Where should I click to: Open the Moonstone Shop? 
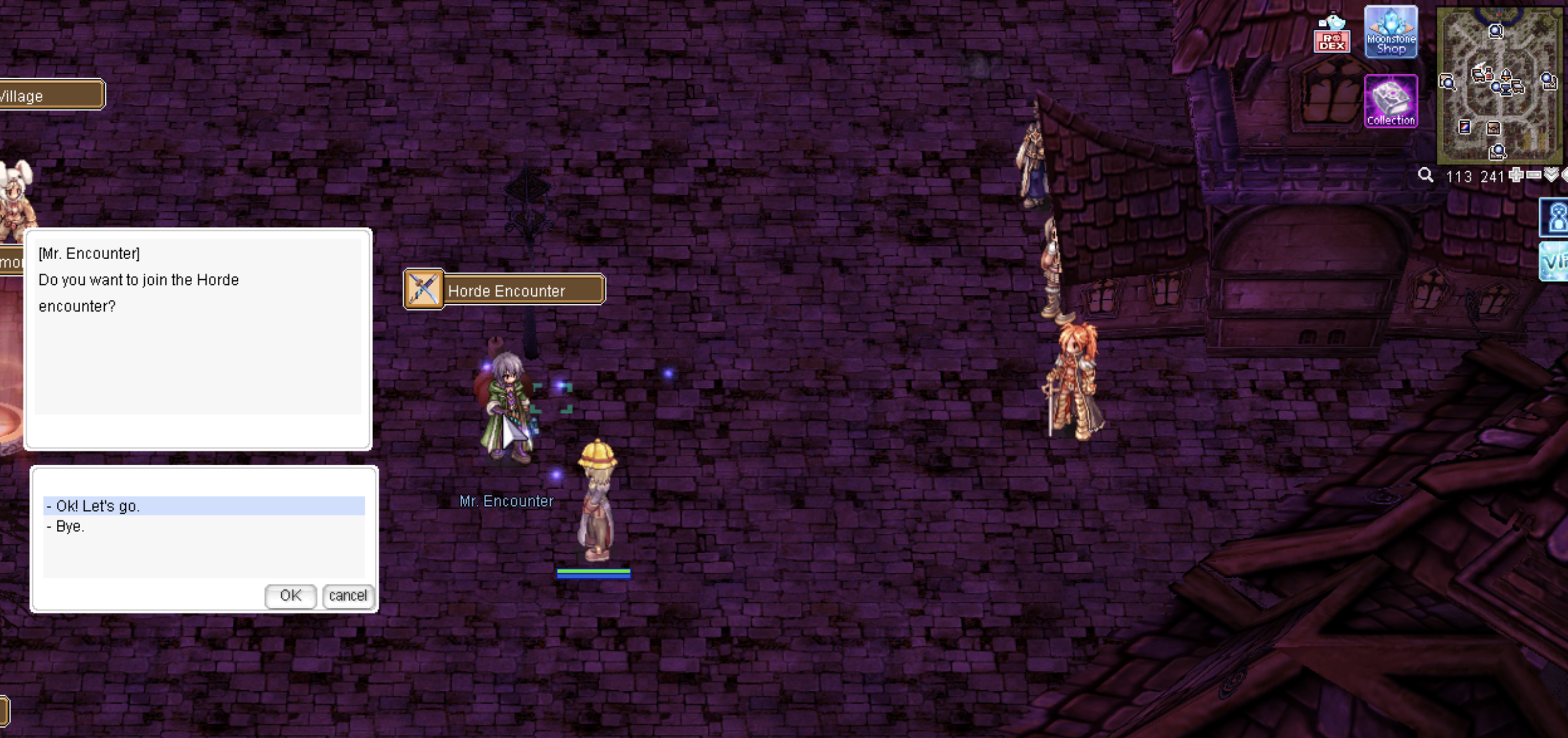coord(1391,32)
